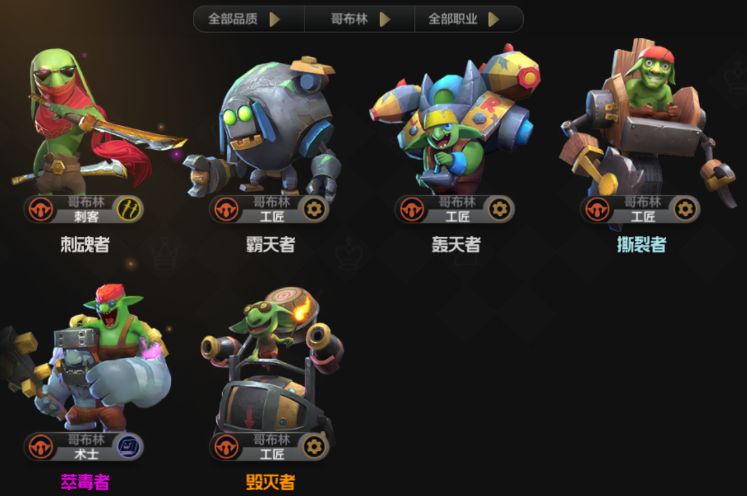Viewport: 747px width, 496px height.
Task: Click the gear class icon under 霸天者
Action: click(315, 209)
